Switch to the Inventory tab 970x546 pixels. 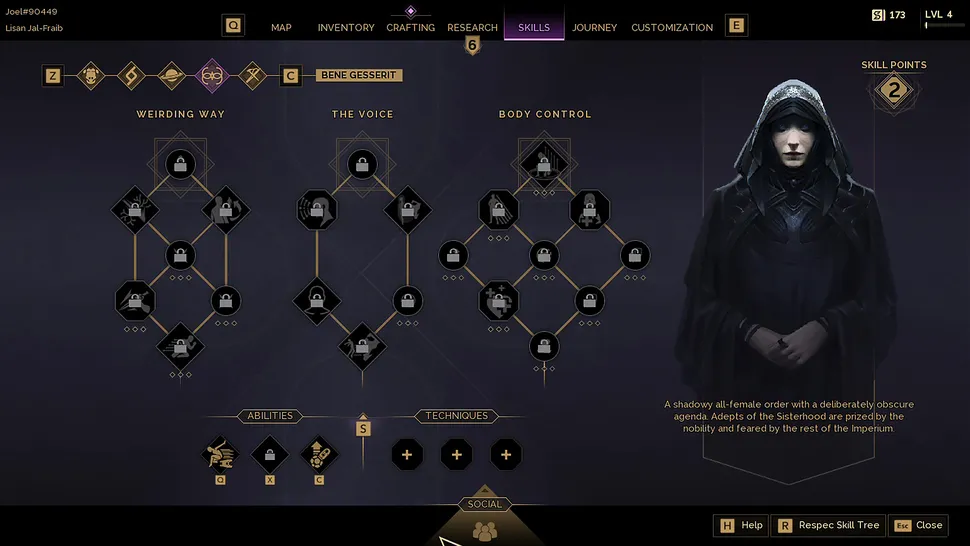pyautogui.click(x=346, y=28)
